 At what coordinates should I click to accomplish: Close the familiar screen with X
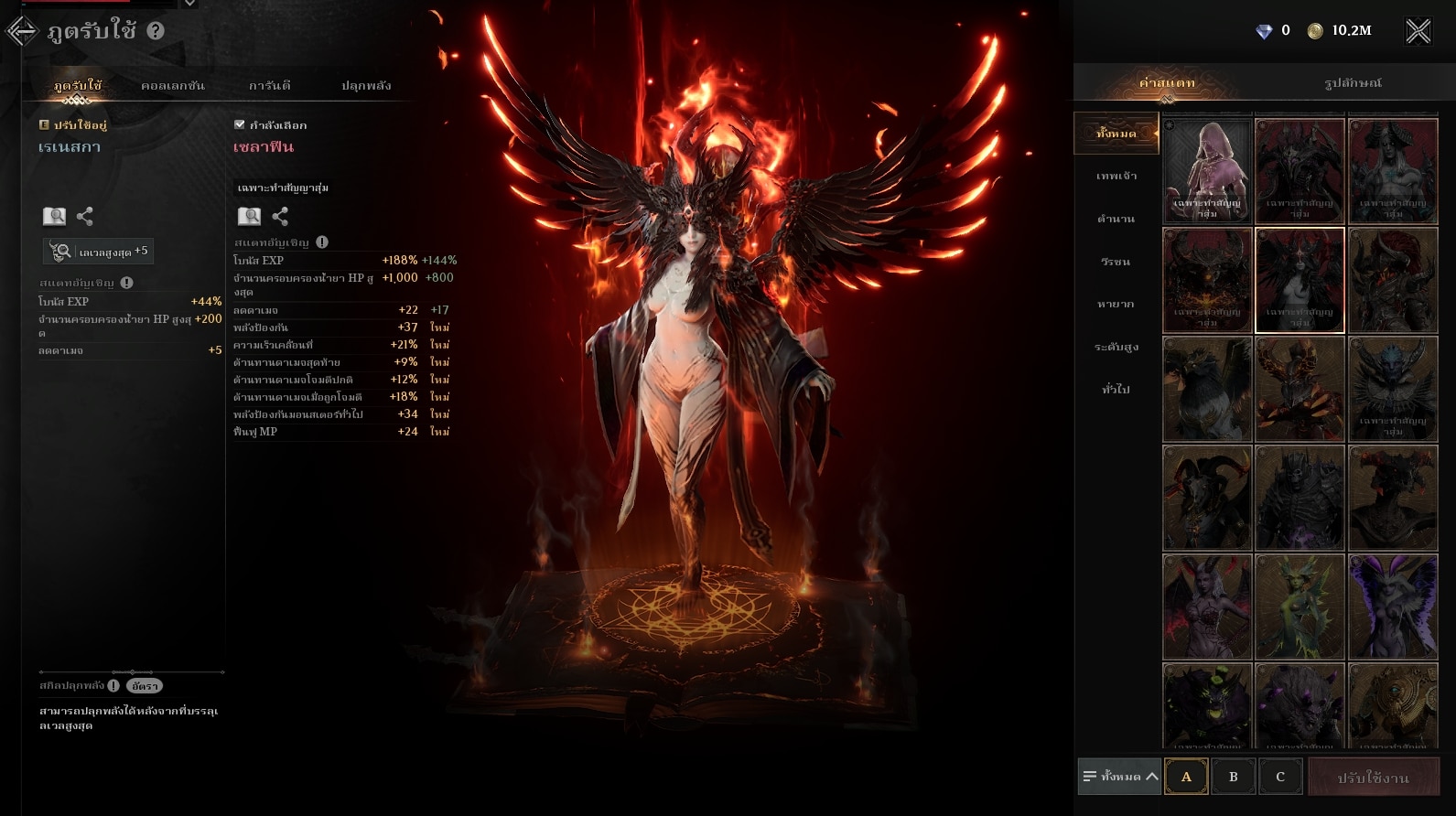[1418, 31]
